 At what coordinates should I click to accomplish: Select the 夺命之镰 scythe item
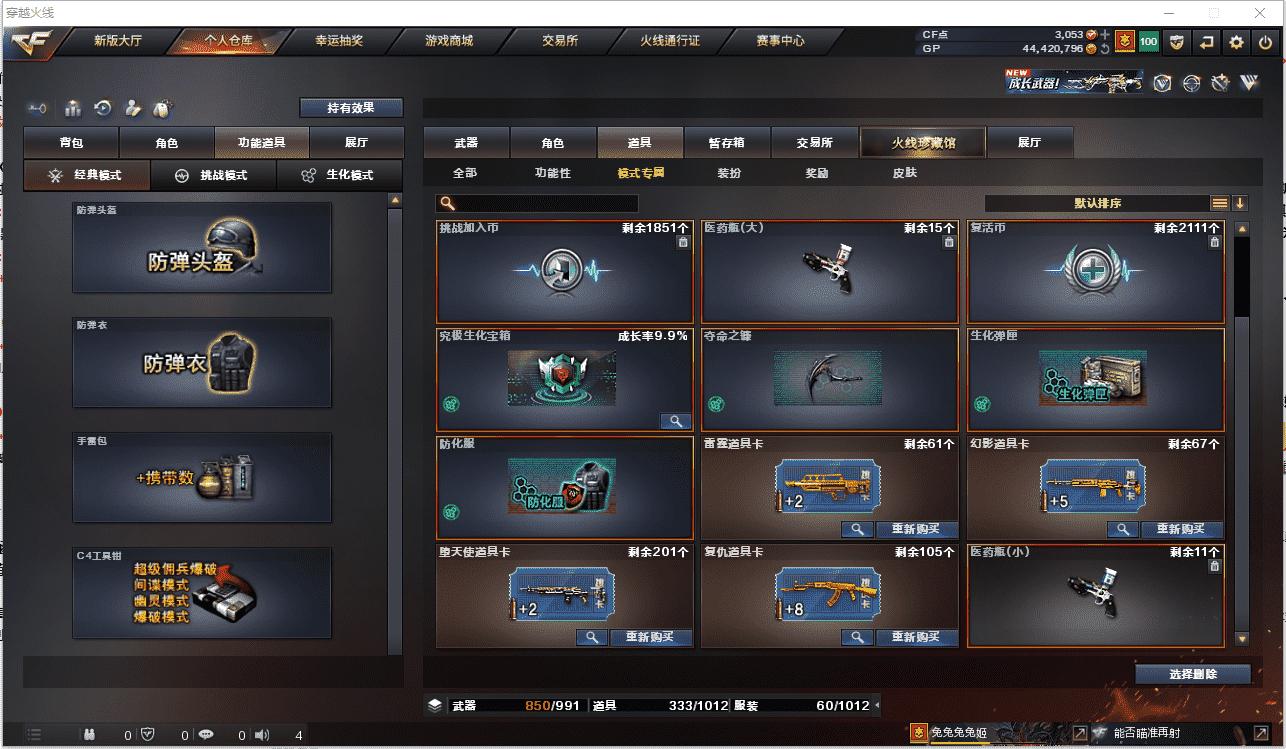pyautogui.click(x=829, y=379)
